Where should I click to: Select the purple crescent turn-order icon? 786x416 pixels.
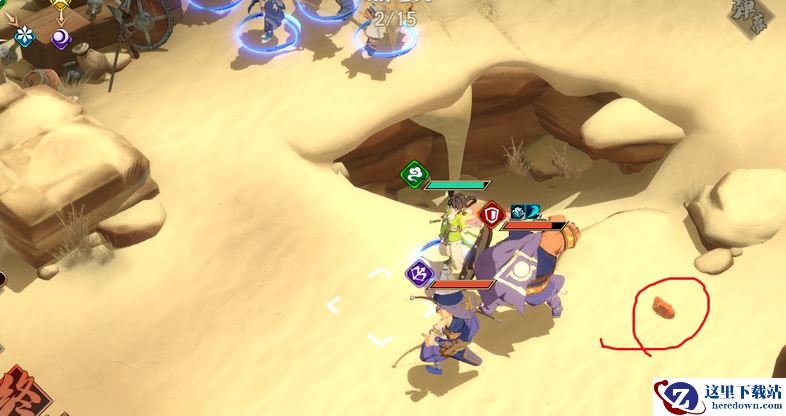61,39
